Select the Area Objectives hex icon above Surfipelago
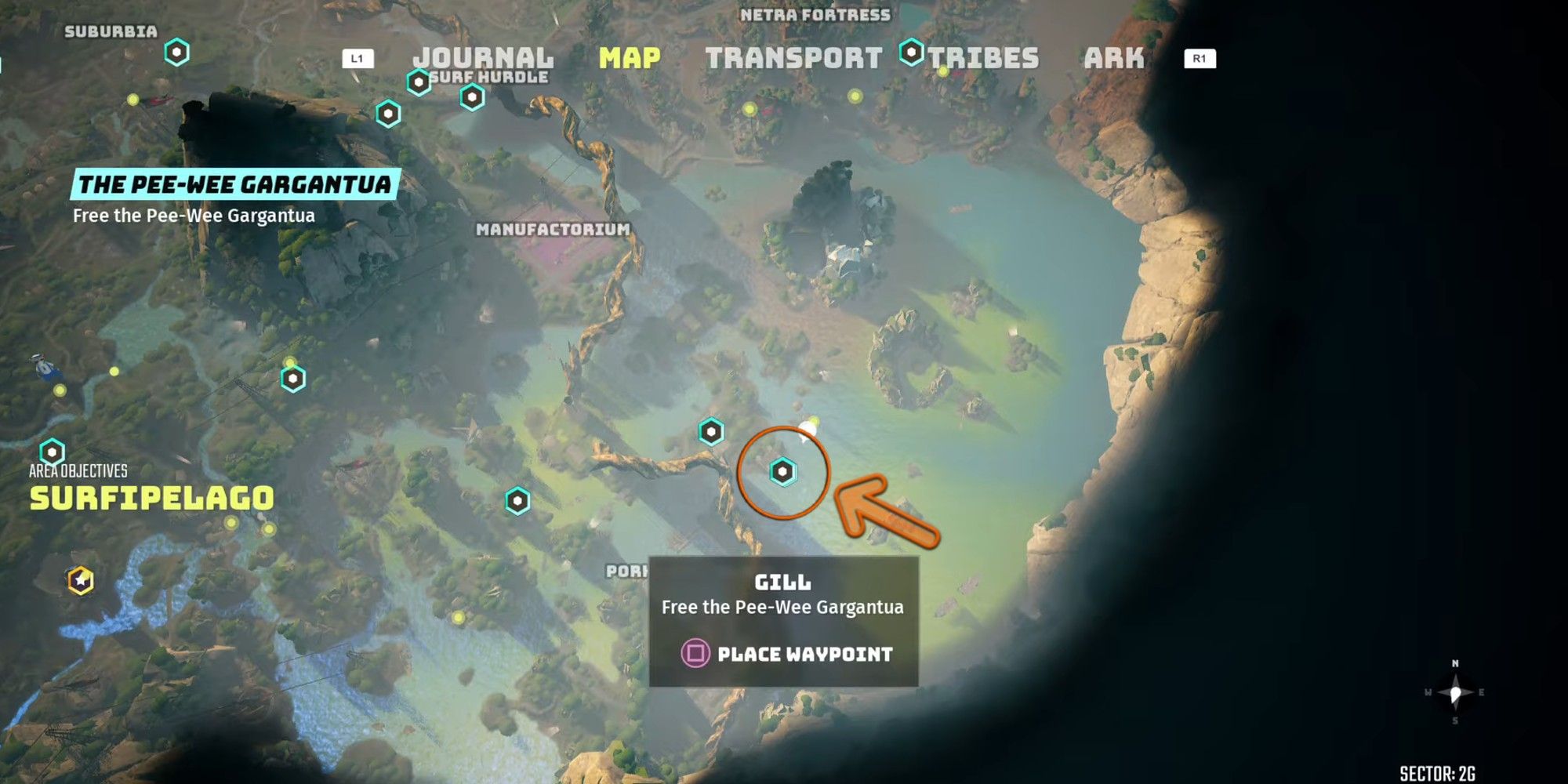The height and width of the screenshot is (784, 1568). click(x=52, y=452)
